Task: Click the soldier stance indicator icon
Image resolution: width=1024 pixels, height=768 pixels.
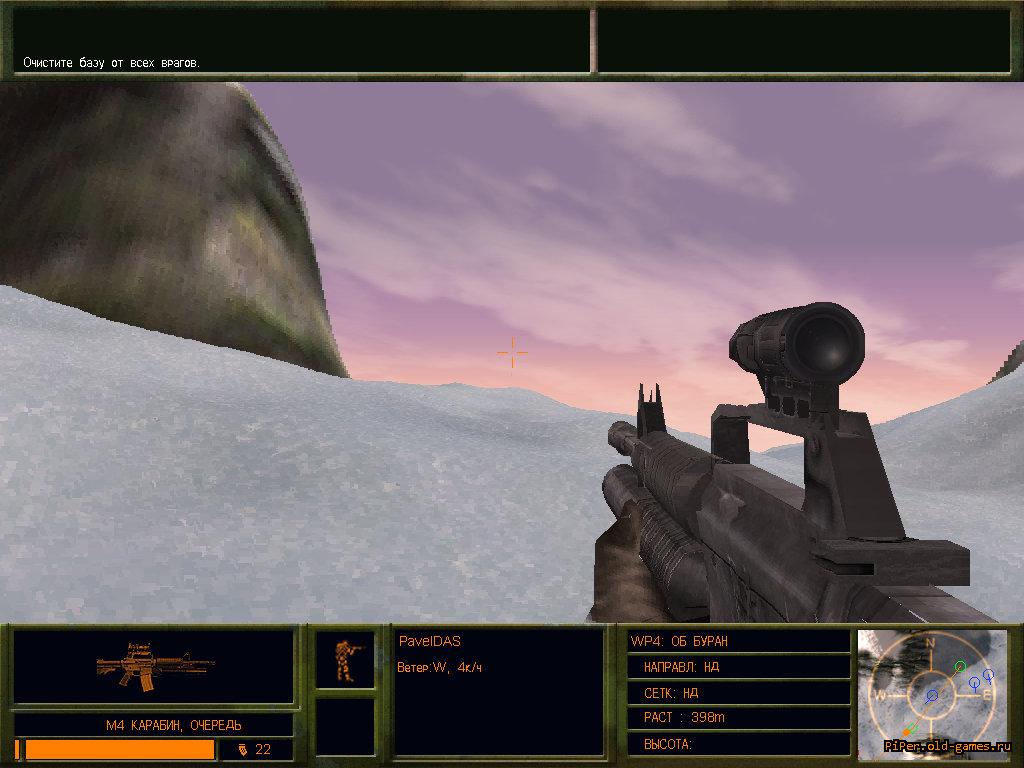Action: click(345, 660)
